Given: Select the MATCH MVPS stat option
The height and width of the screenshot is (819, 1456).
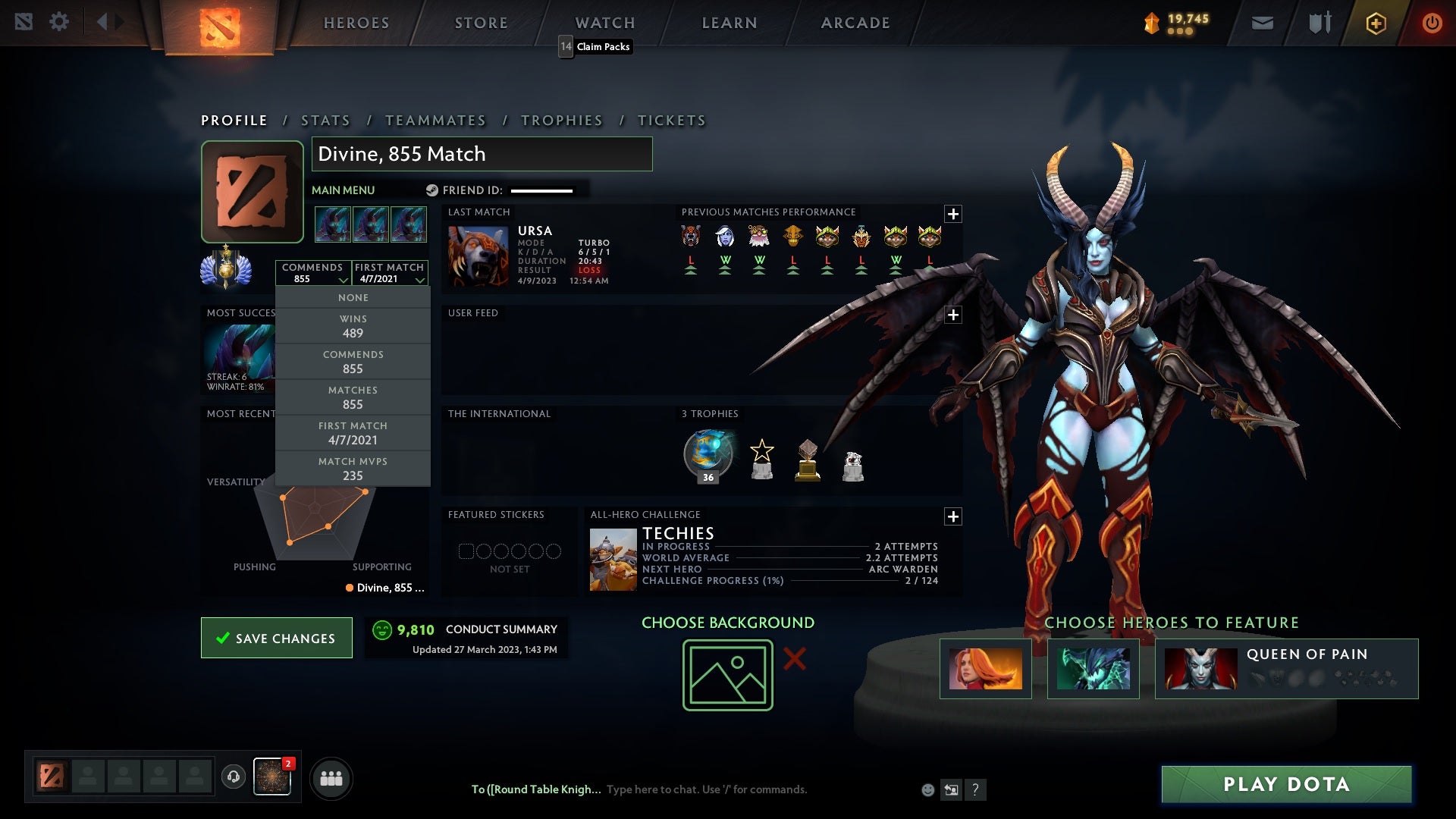Looking at the screenshot, I should tap(353, 468).
